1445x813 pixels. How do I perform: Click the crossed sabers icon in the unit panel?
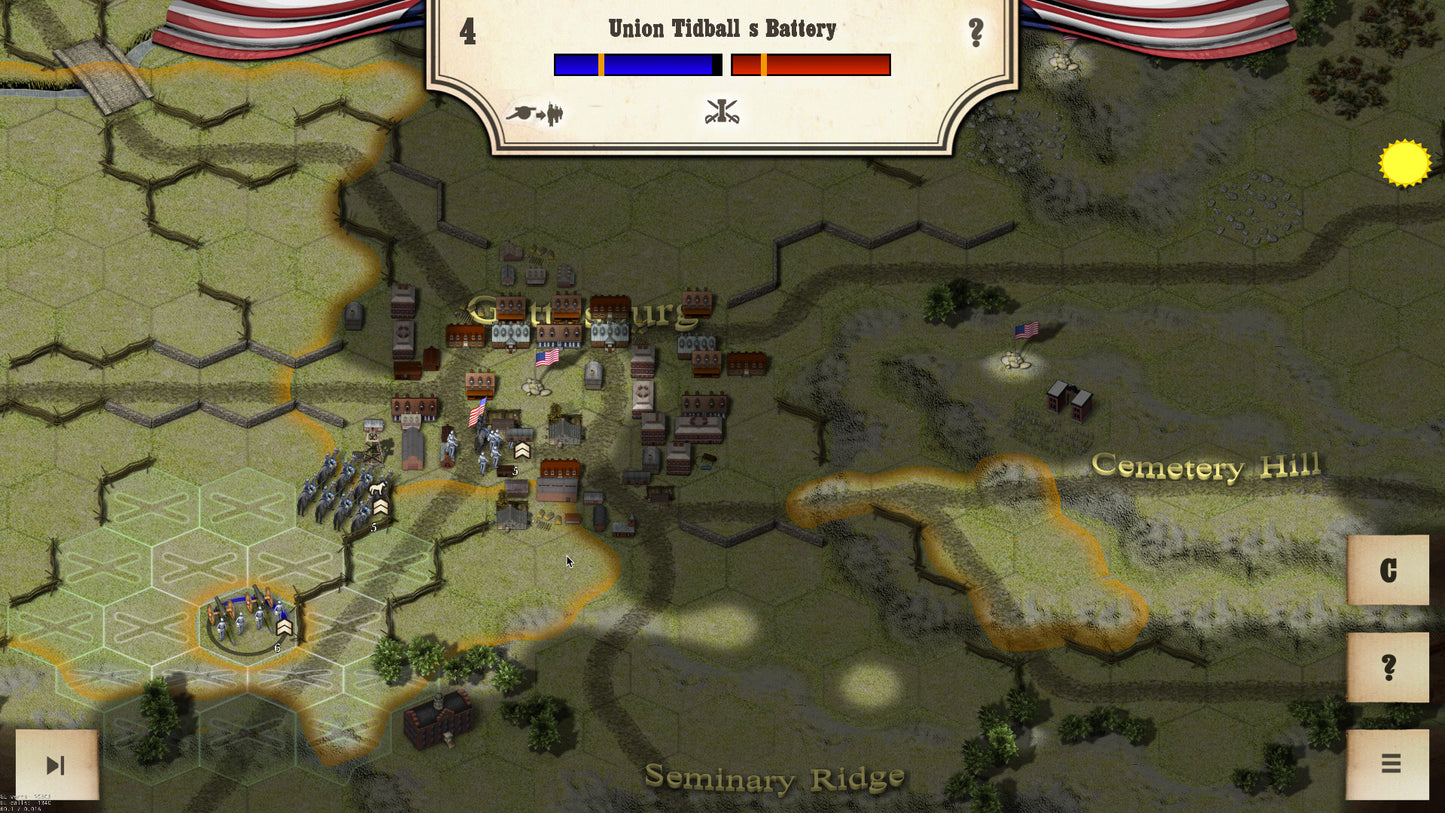point(721,112)
